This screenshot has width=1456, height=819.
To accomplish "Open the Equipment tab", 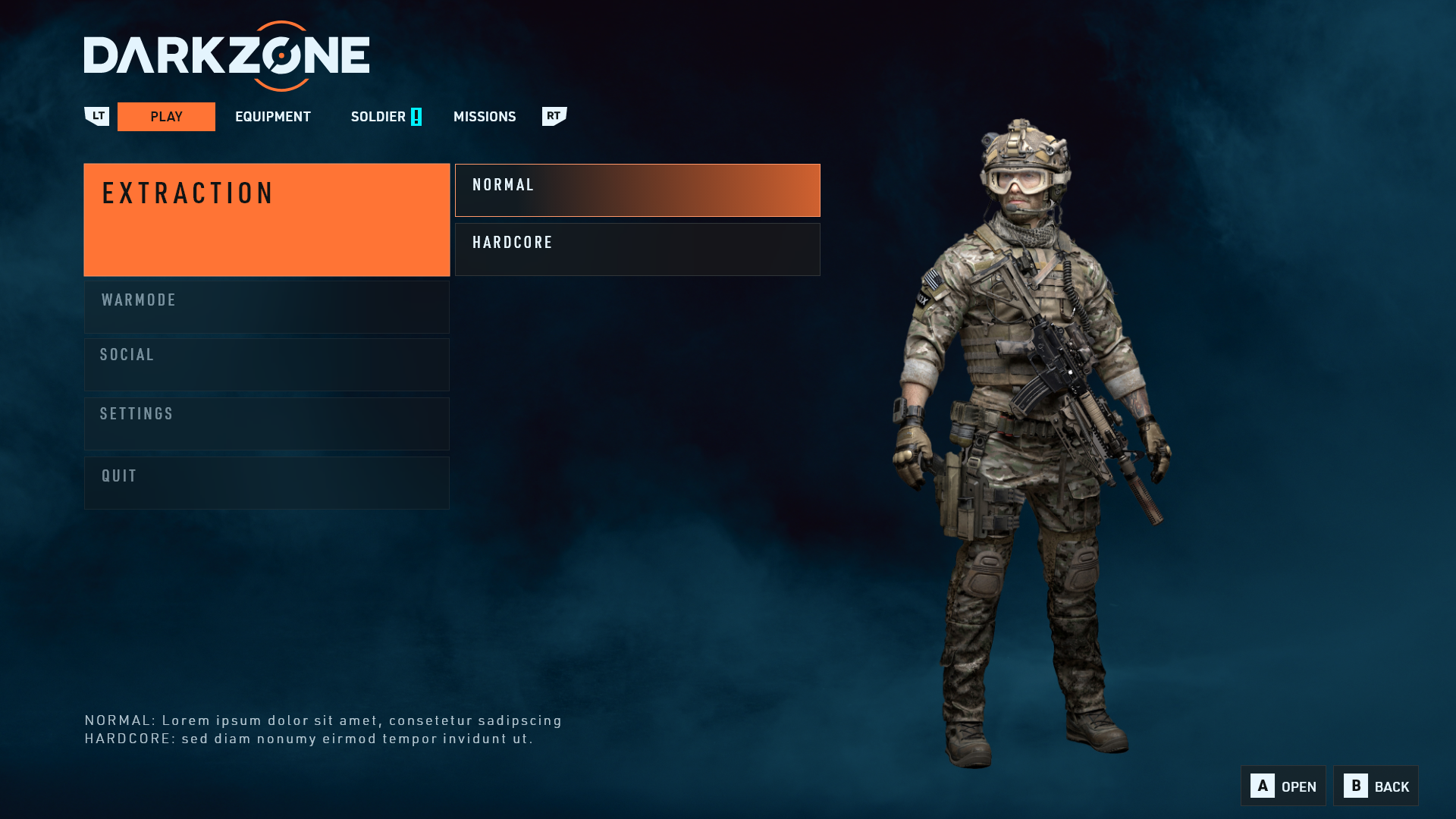I will click(272, 117).
